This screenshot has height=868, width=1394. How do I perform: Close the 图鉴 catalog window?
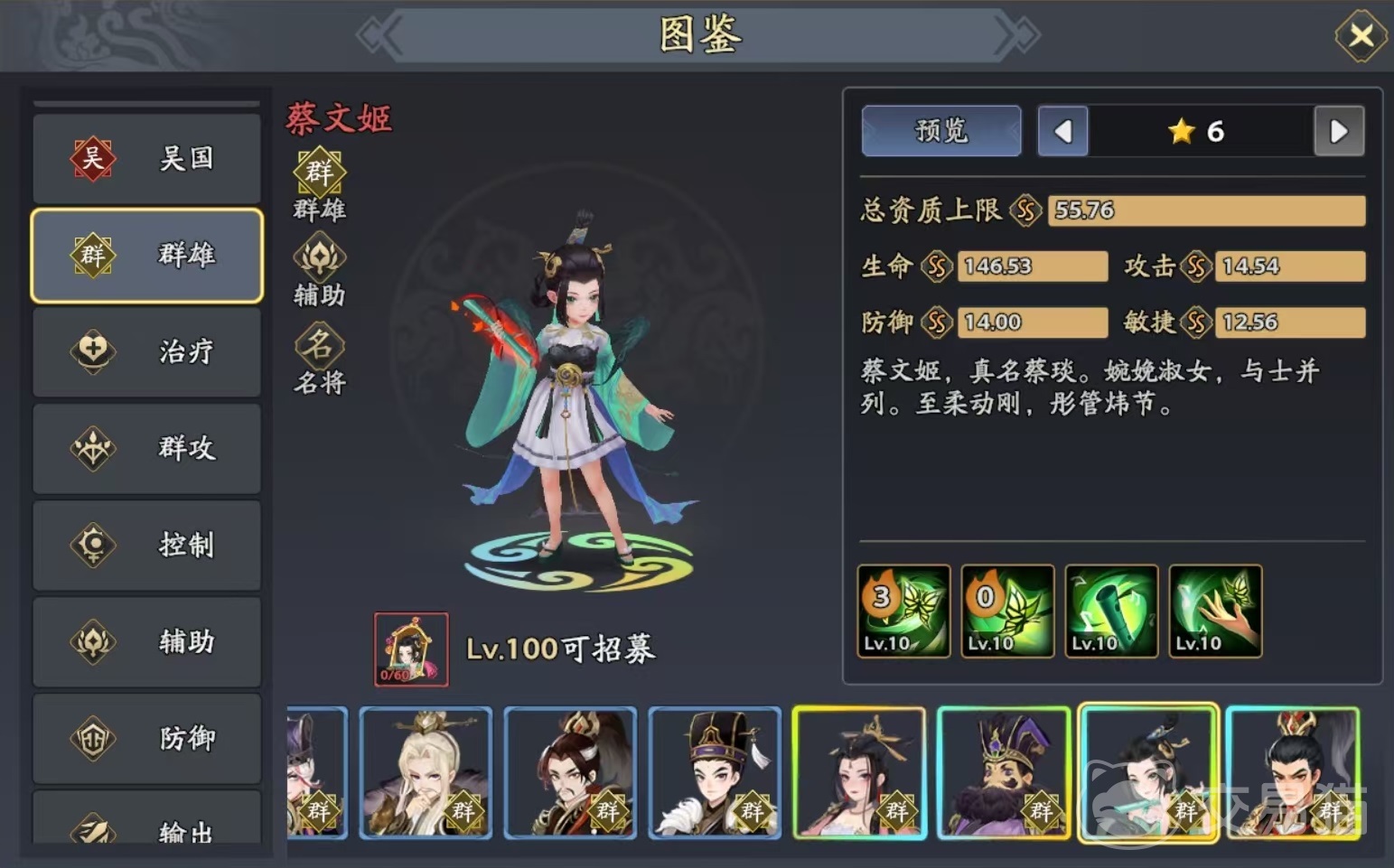pos(1361,34)
